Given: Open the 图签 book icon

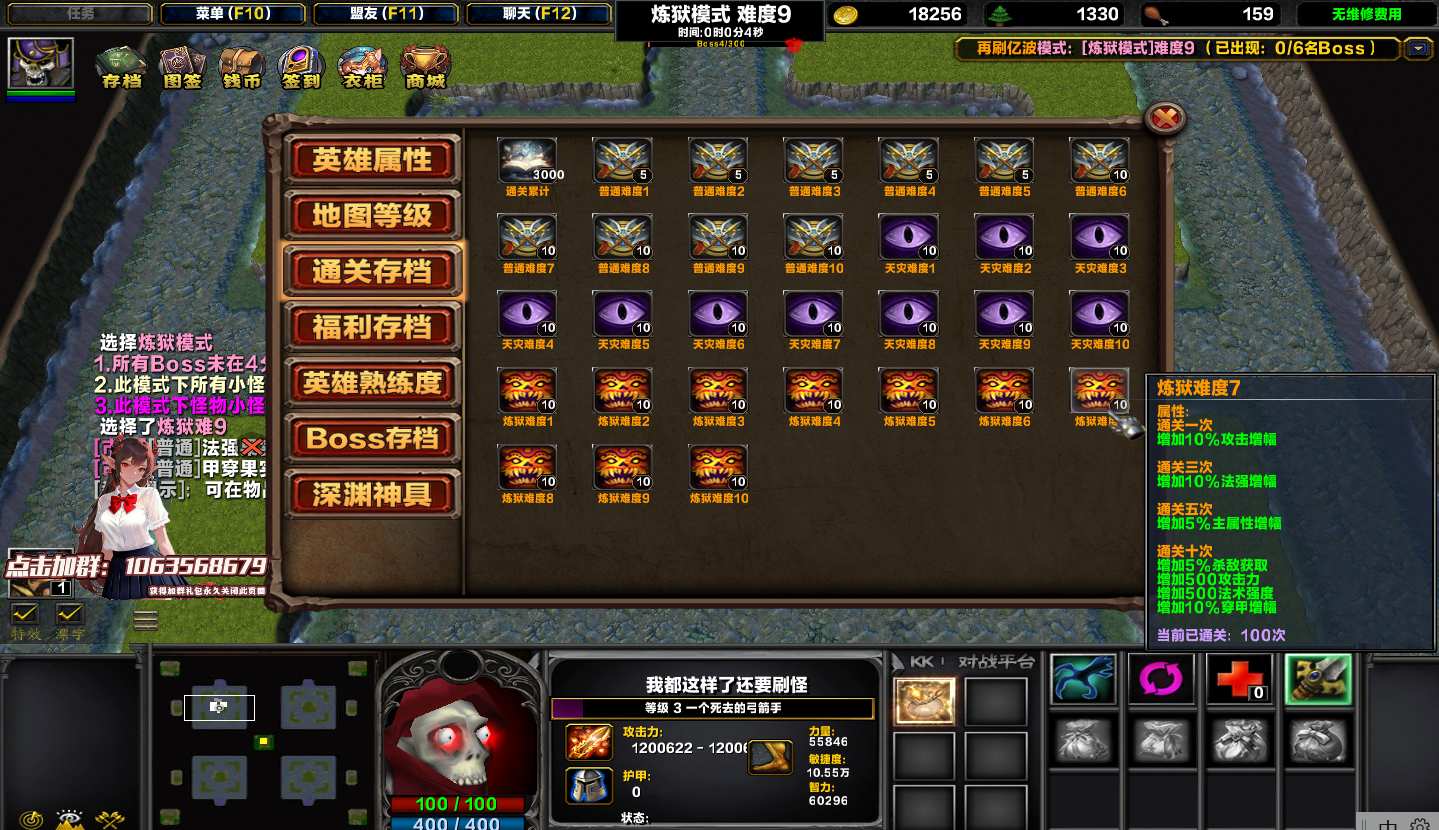Looking at the screenshot, I should point(182,66).
